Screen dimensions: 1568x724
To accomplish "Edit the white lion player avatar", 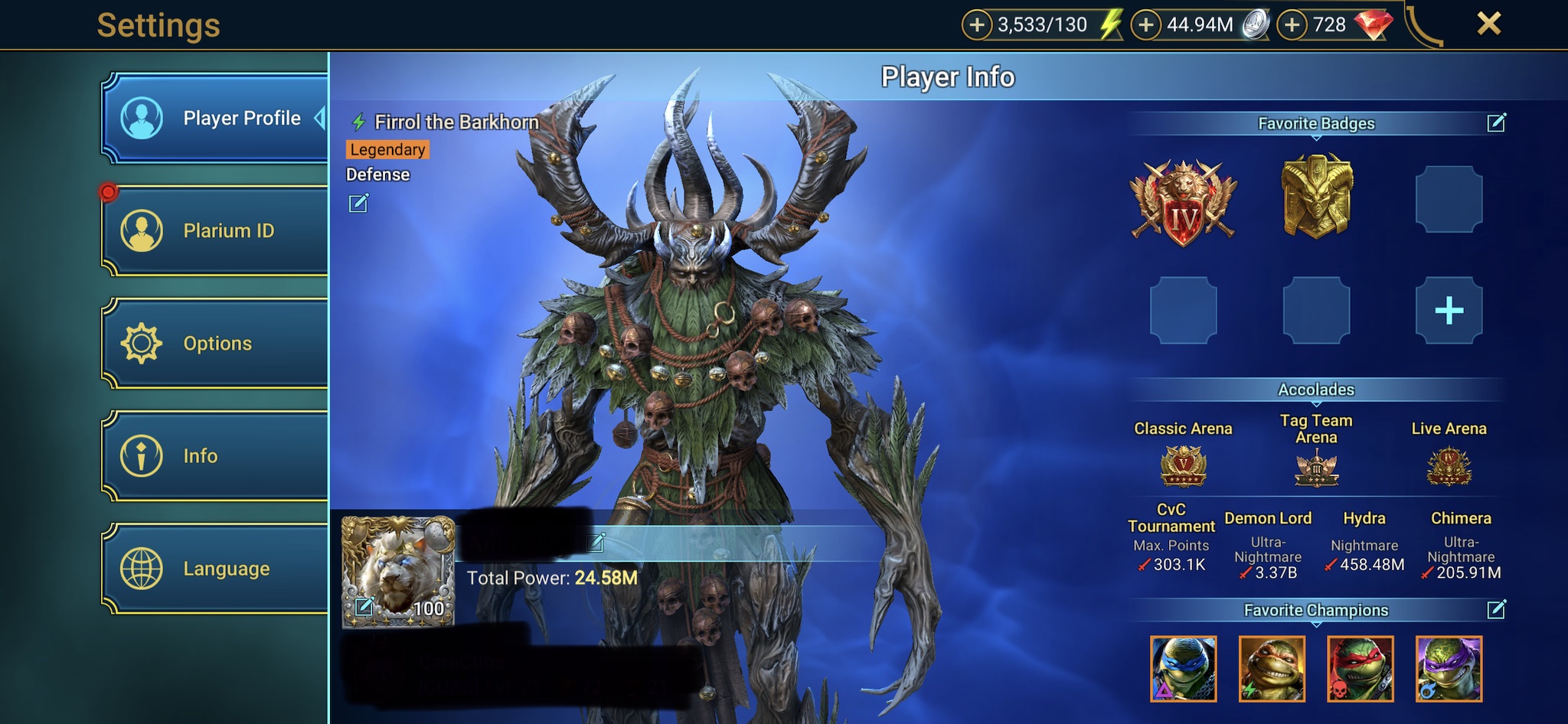I will click(364, 607).
